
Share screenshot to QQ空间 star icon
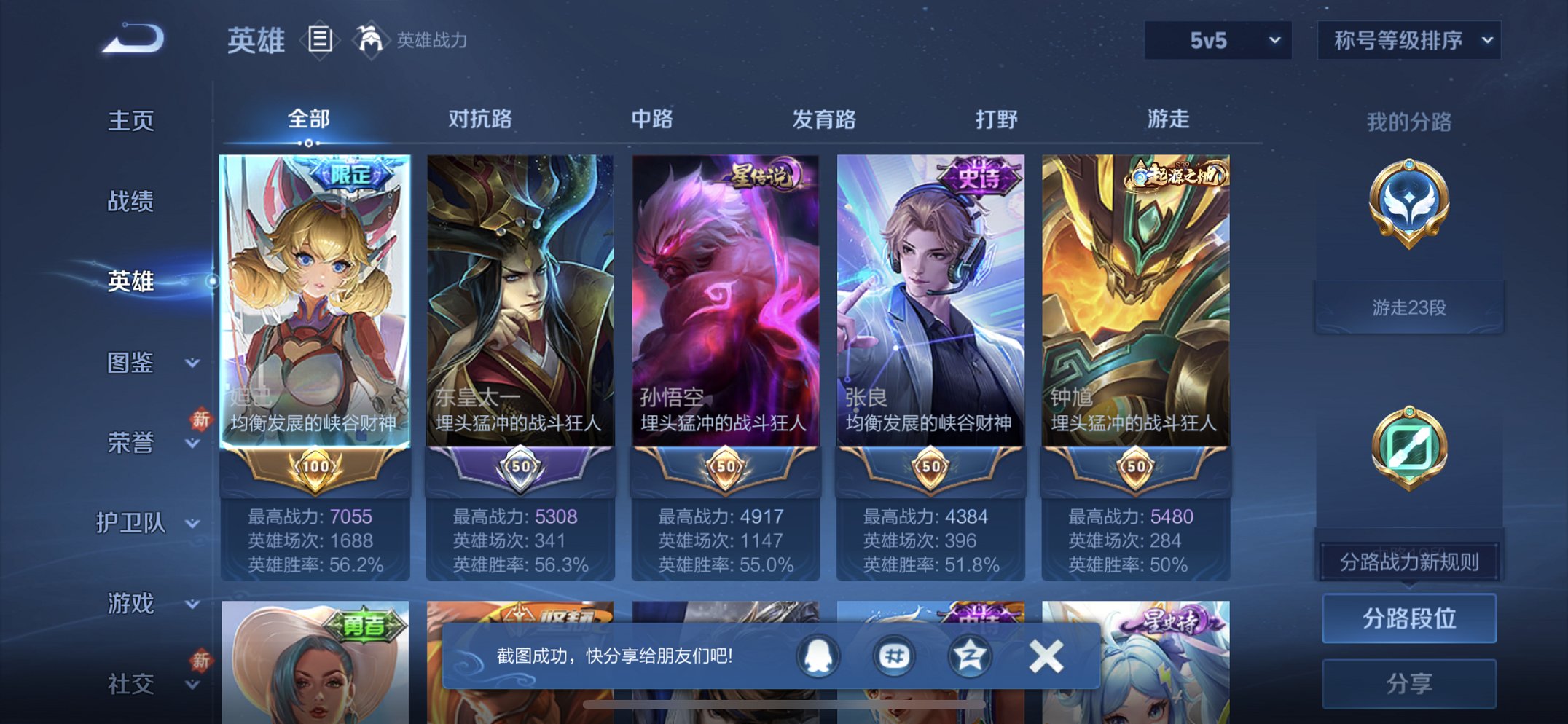(x=972, y=655)
